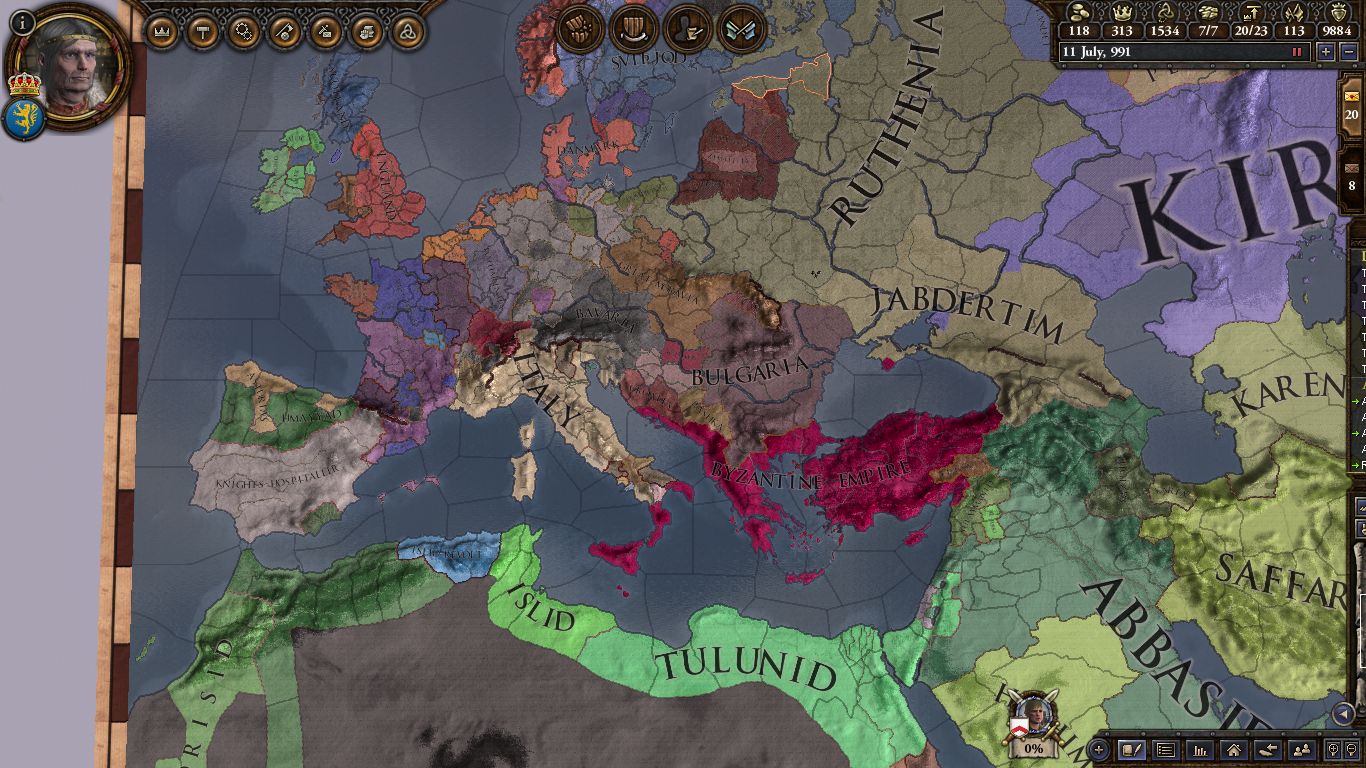Decrease game speed with the minus button

(x=1349, y=52)
